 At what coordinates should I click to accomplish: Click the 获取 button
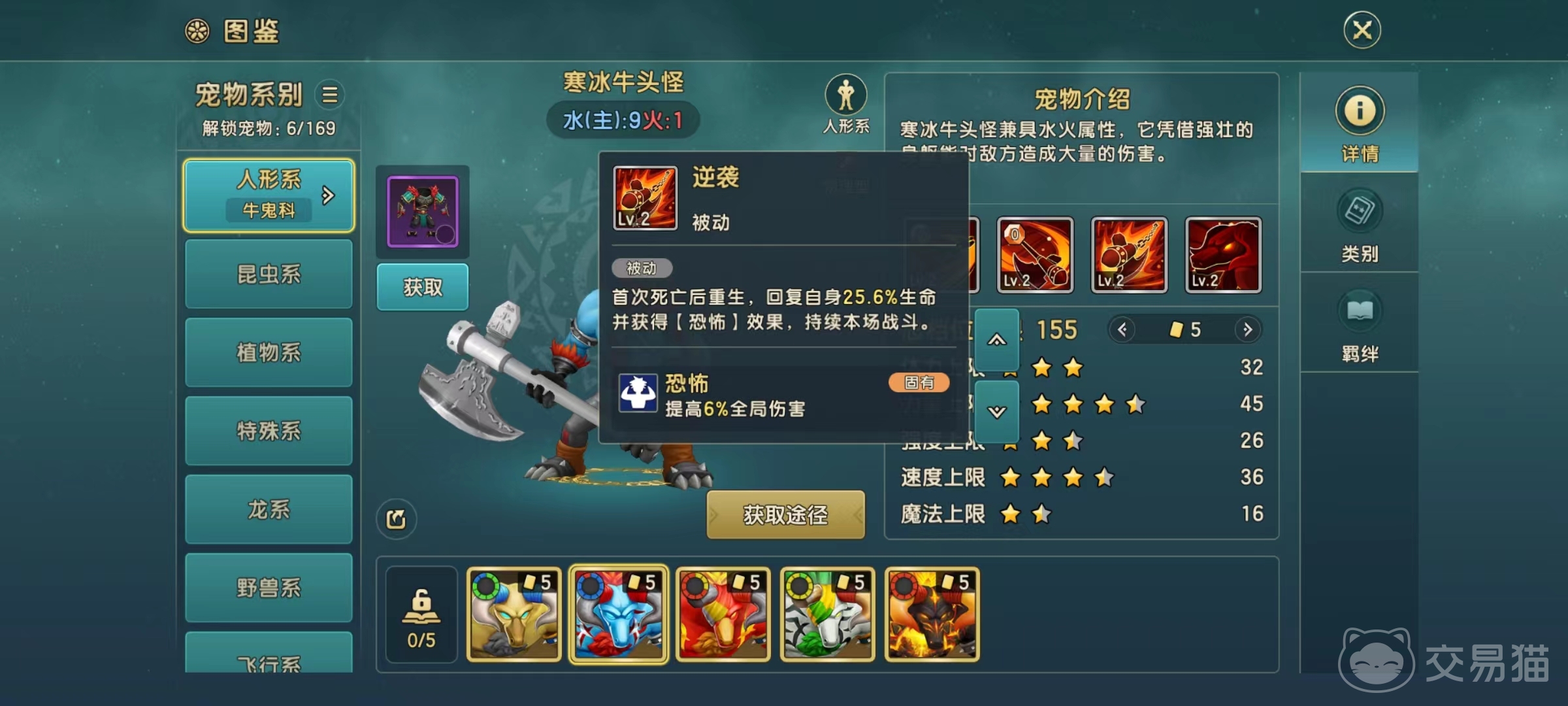422,286
